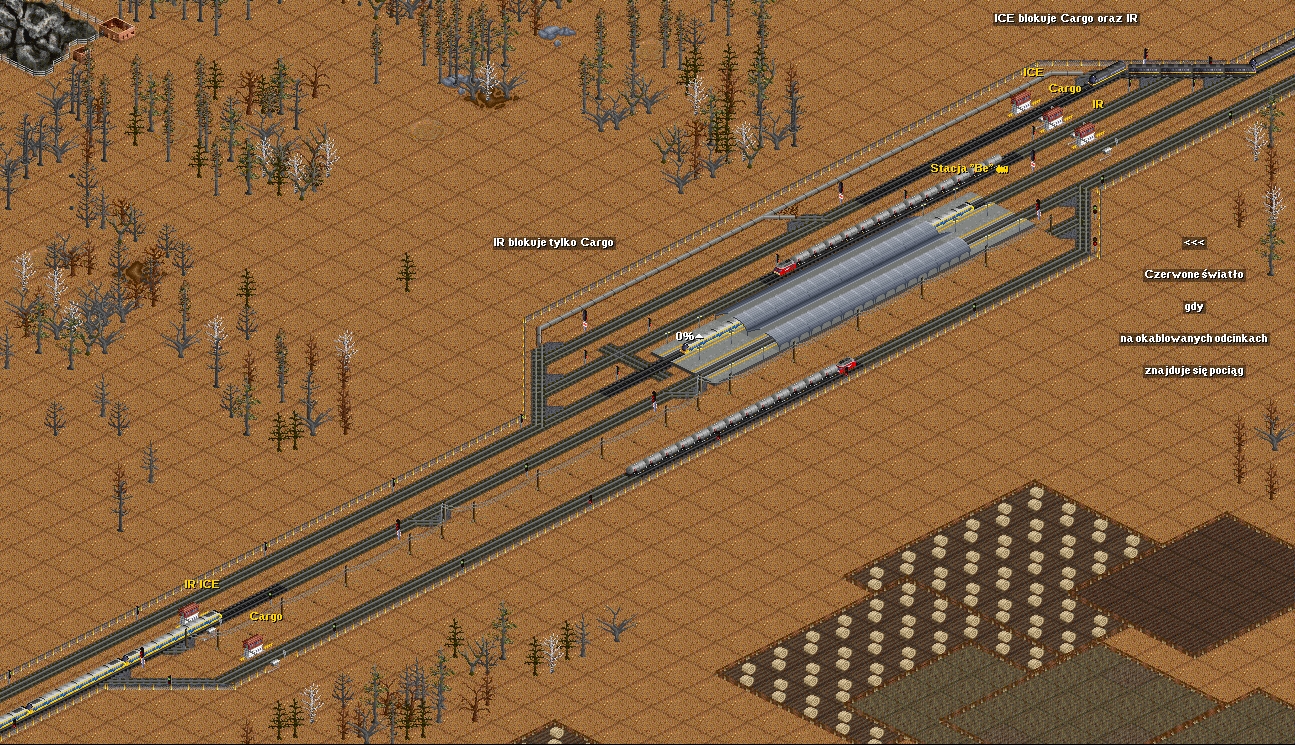Open the "znajduje się pociąg" sign
1295x745 pixels.
coord(1194,370)
